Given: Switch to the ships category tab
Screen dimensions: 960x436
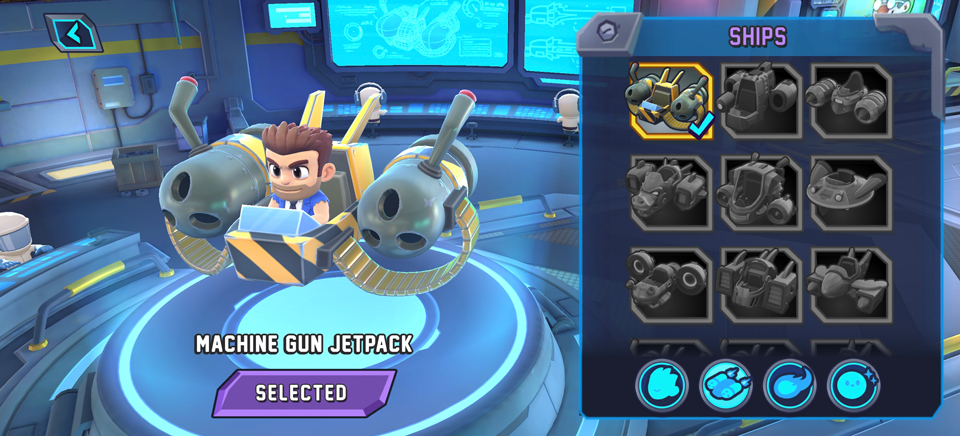Looking at the screenshot, I should tap(726, 385).
